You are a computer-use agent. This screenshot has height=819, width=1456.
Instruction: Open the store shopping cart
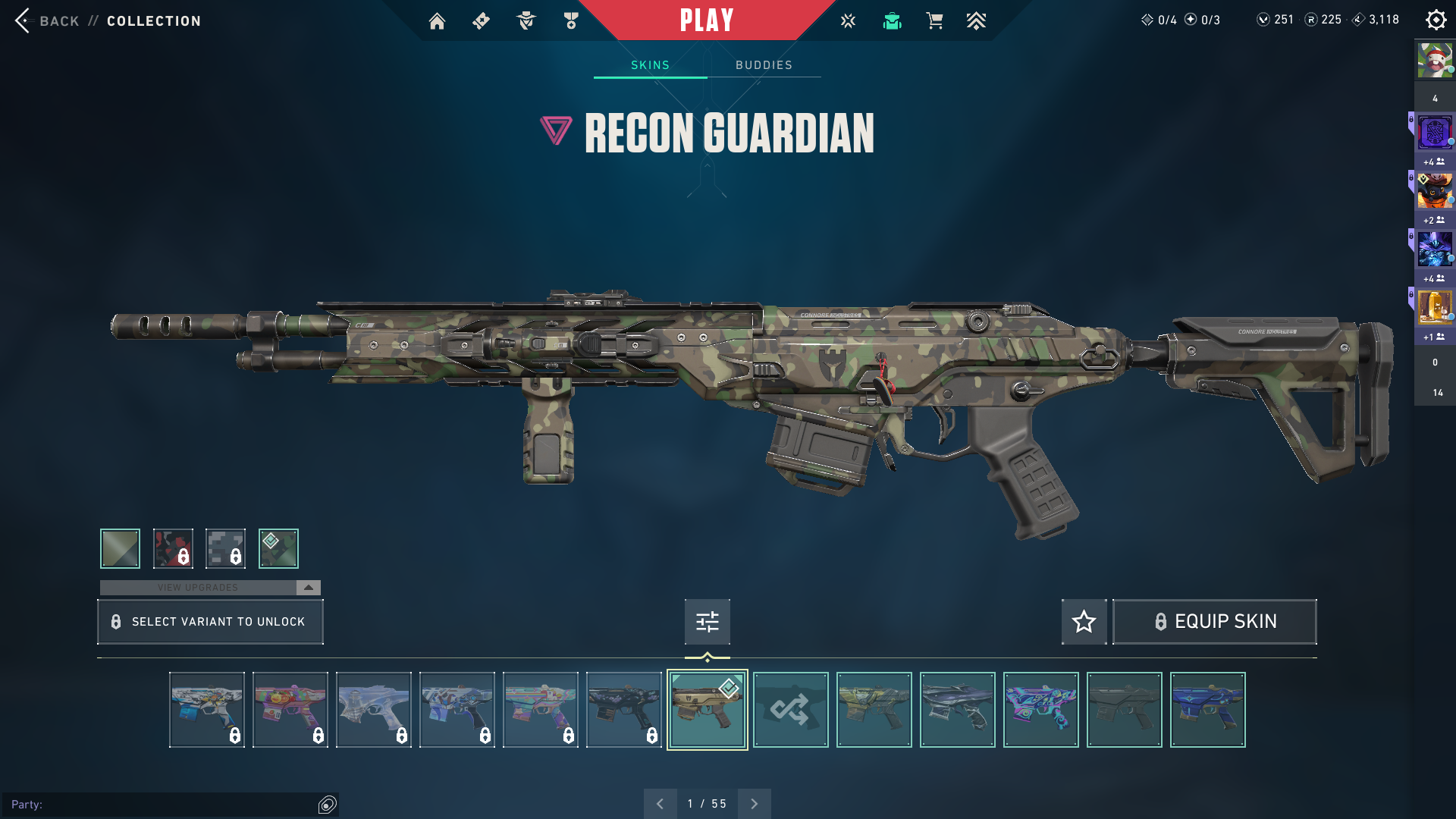pyautogui.click(x=934, y=21)
